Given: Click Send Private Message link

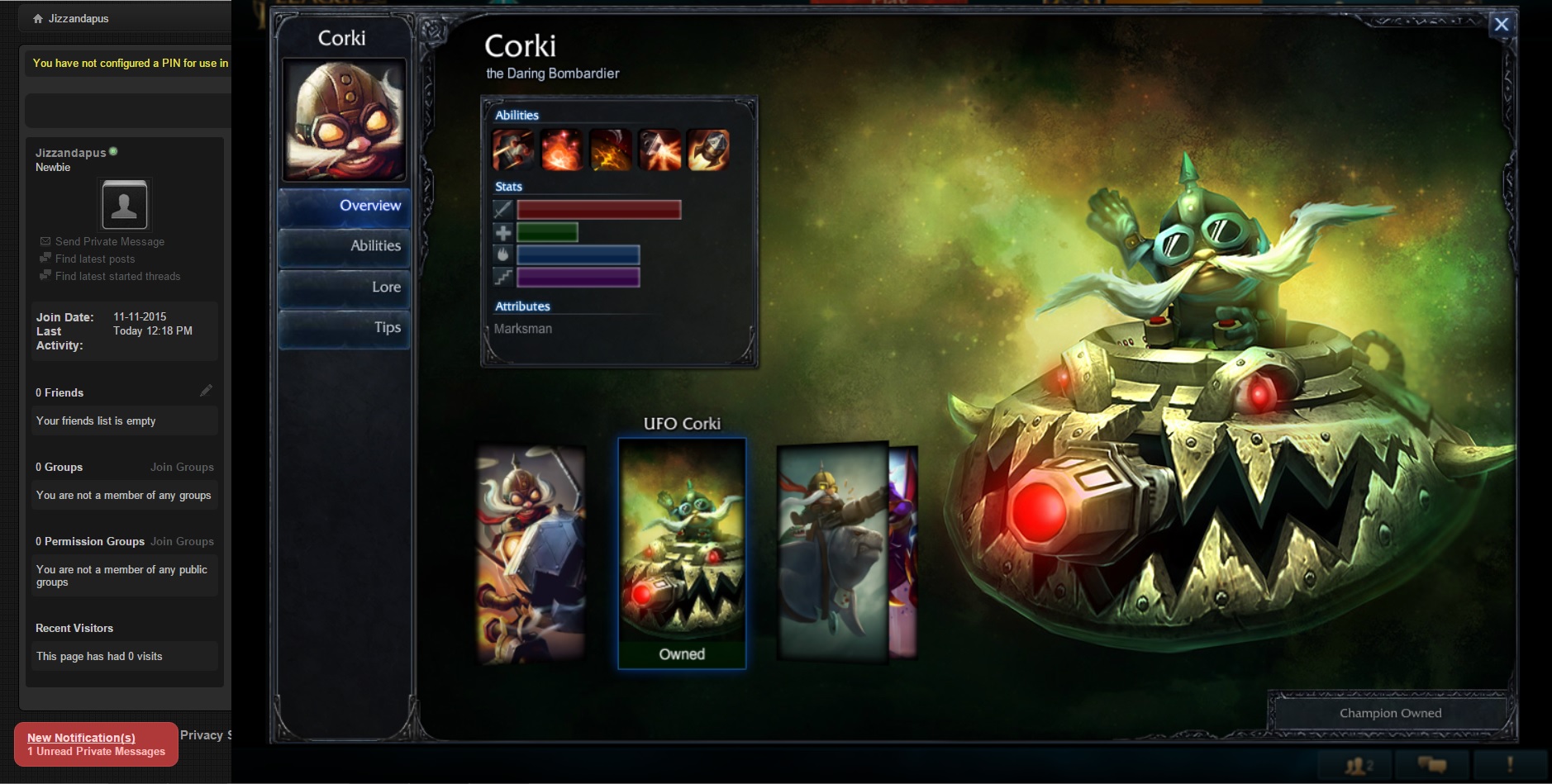Looking at the screenshot, I should (x=109, y=241).
